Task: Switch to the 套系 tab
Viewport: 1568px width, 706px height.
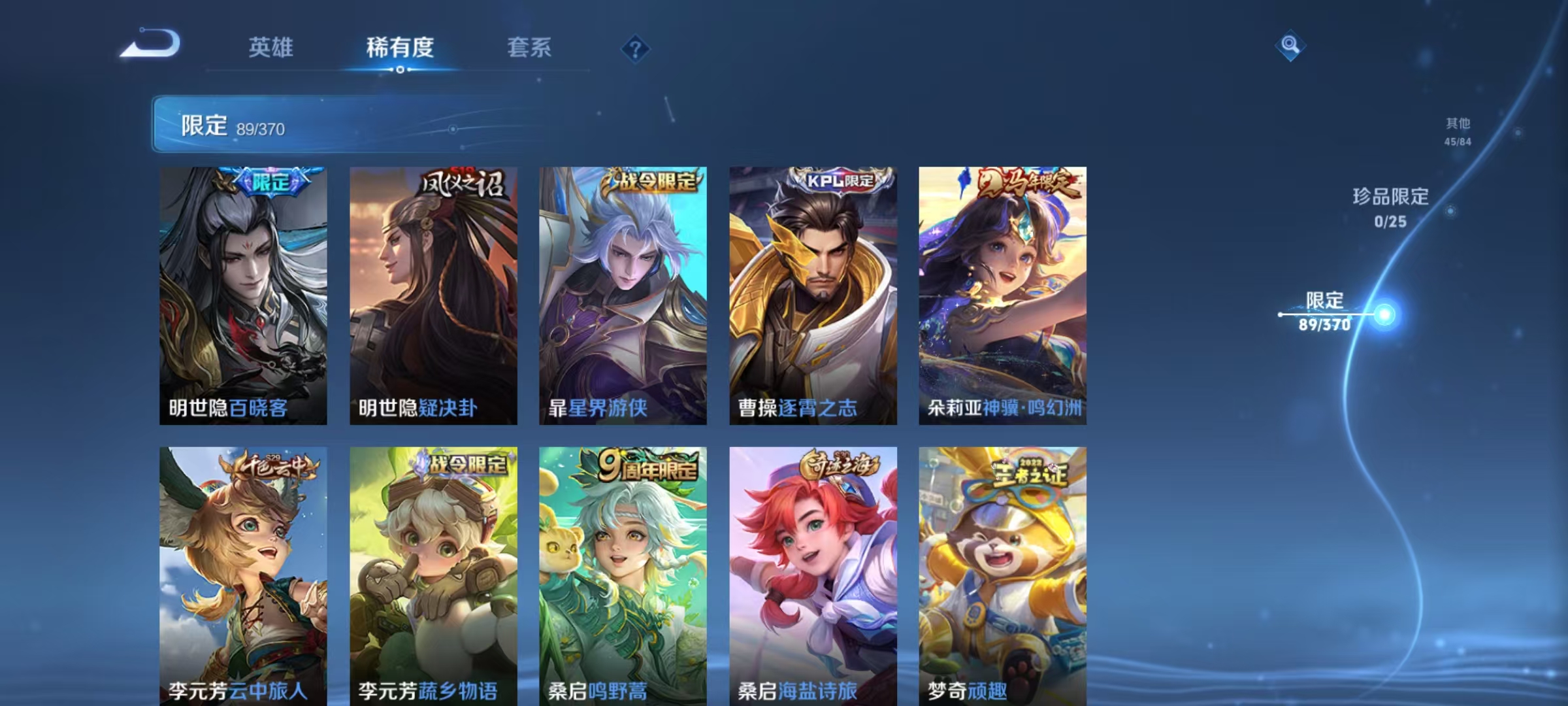Action: tap(530, 47)
